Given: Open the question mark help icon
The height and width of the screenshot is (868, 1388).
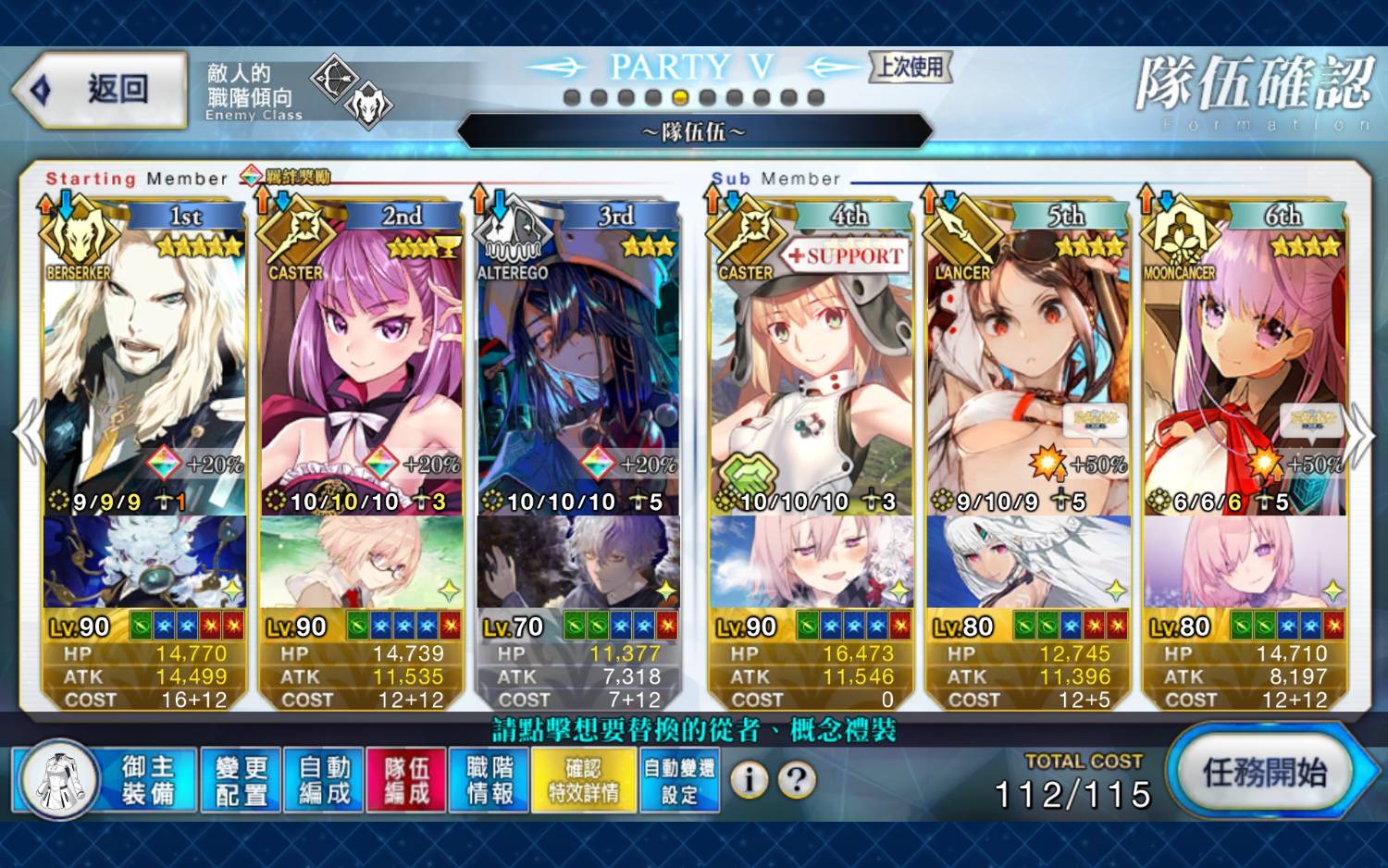Looking at the screenshot, I should (797, 780).
